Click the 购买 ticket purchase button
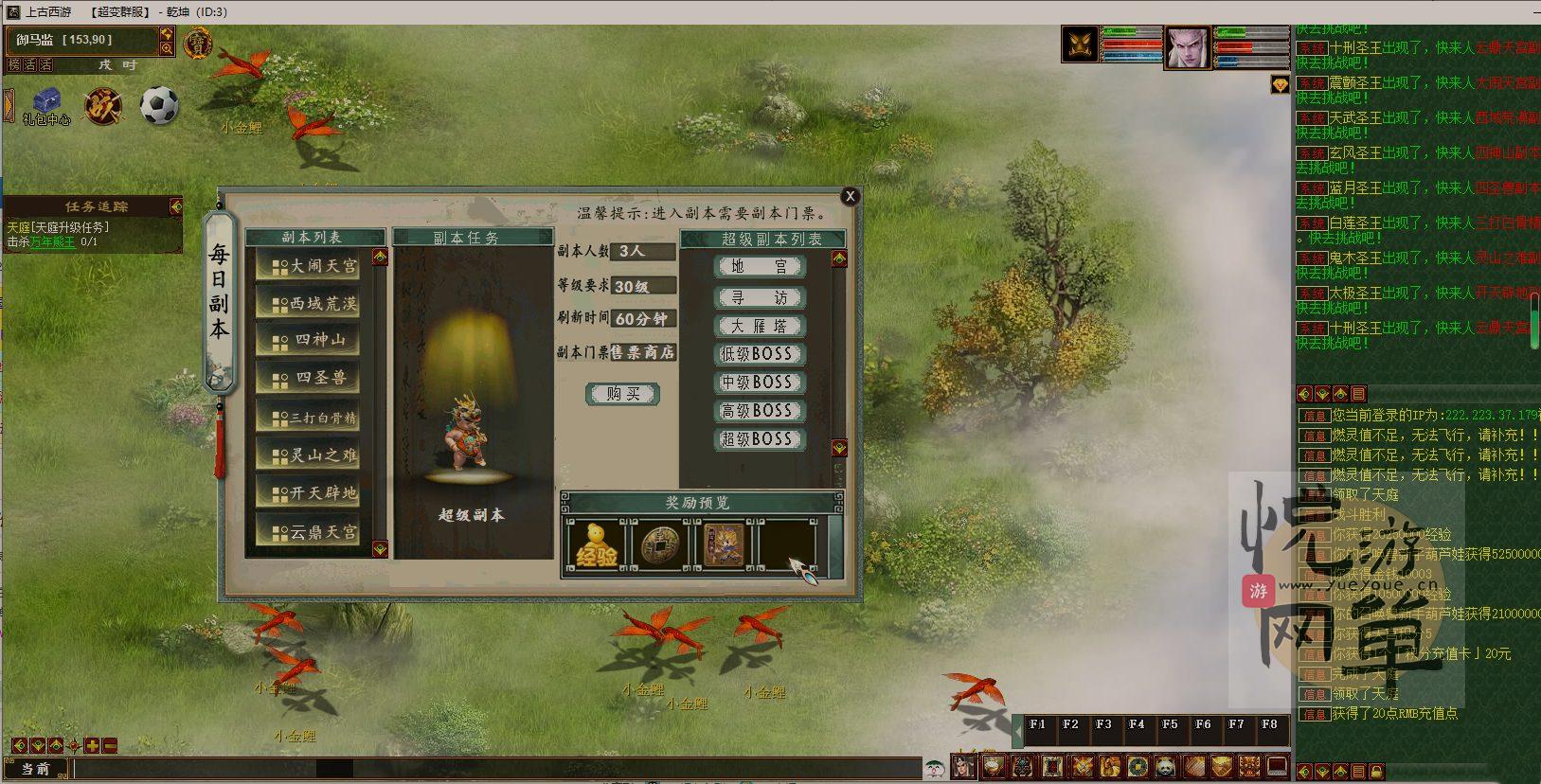Viewport: 1541px width, 784px height. point(623,394)
